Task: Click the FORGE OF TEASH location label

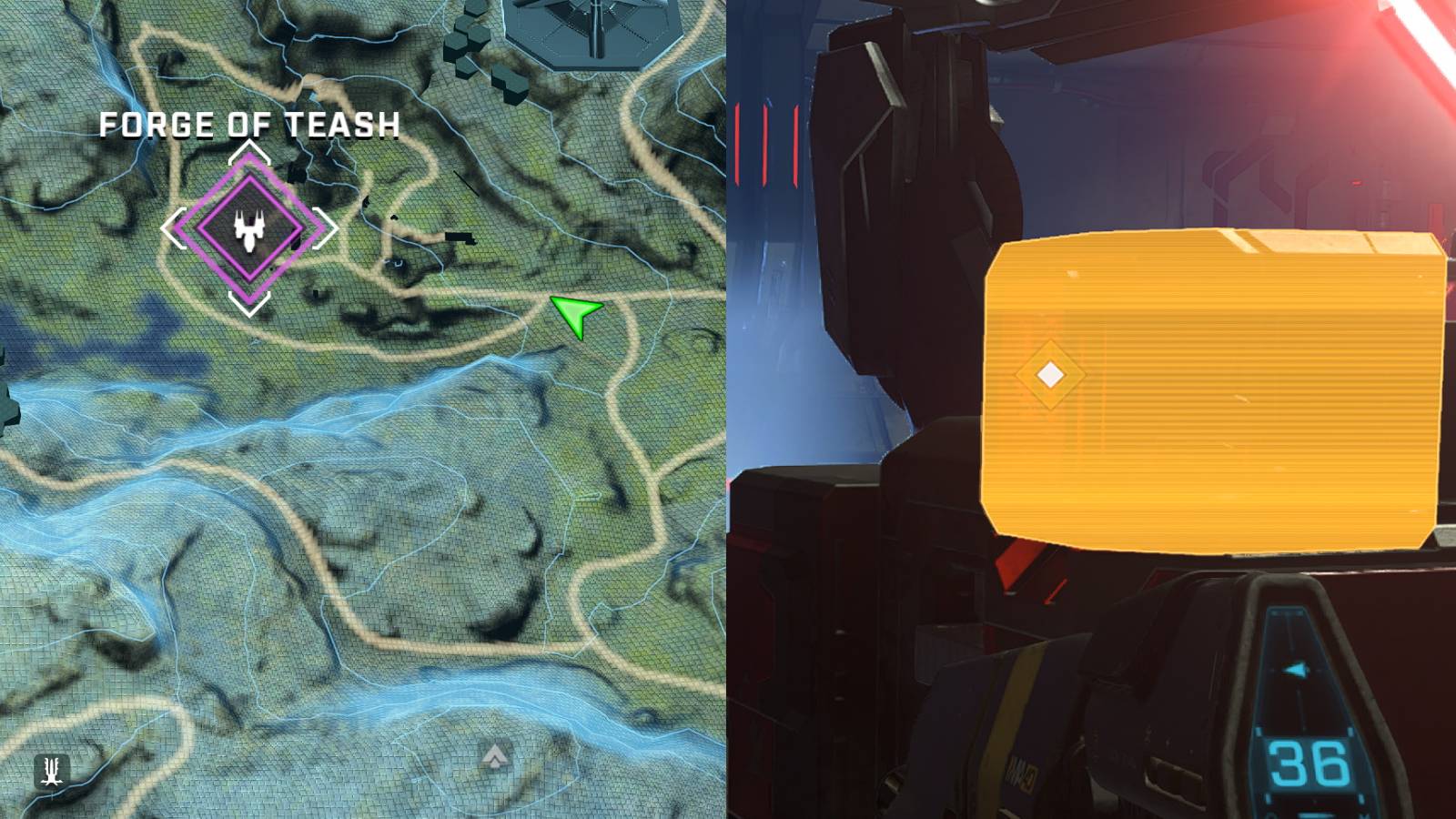Action: (x=249, y=123)
